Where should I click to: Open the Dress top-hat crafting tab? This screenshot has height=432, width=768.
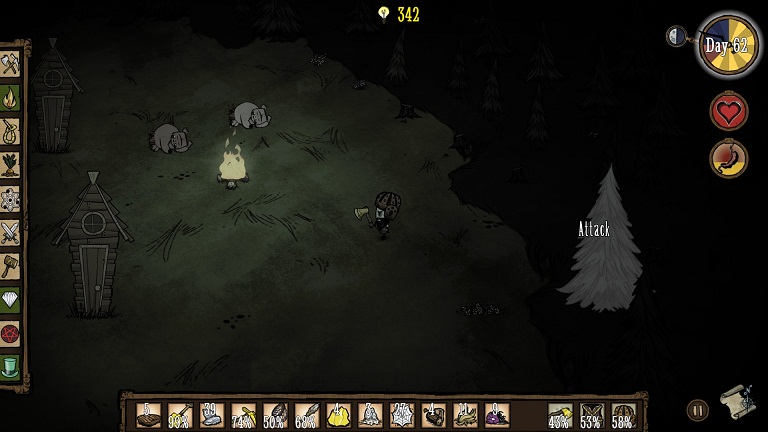coord(11,366)
